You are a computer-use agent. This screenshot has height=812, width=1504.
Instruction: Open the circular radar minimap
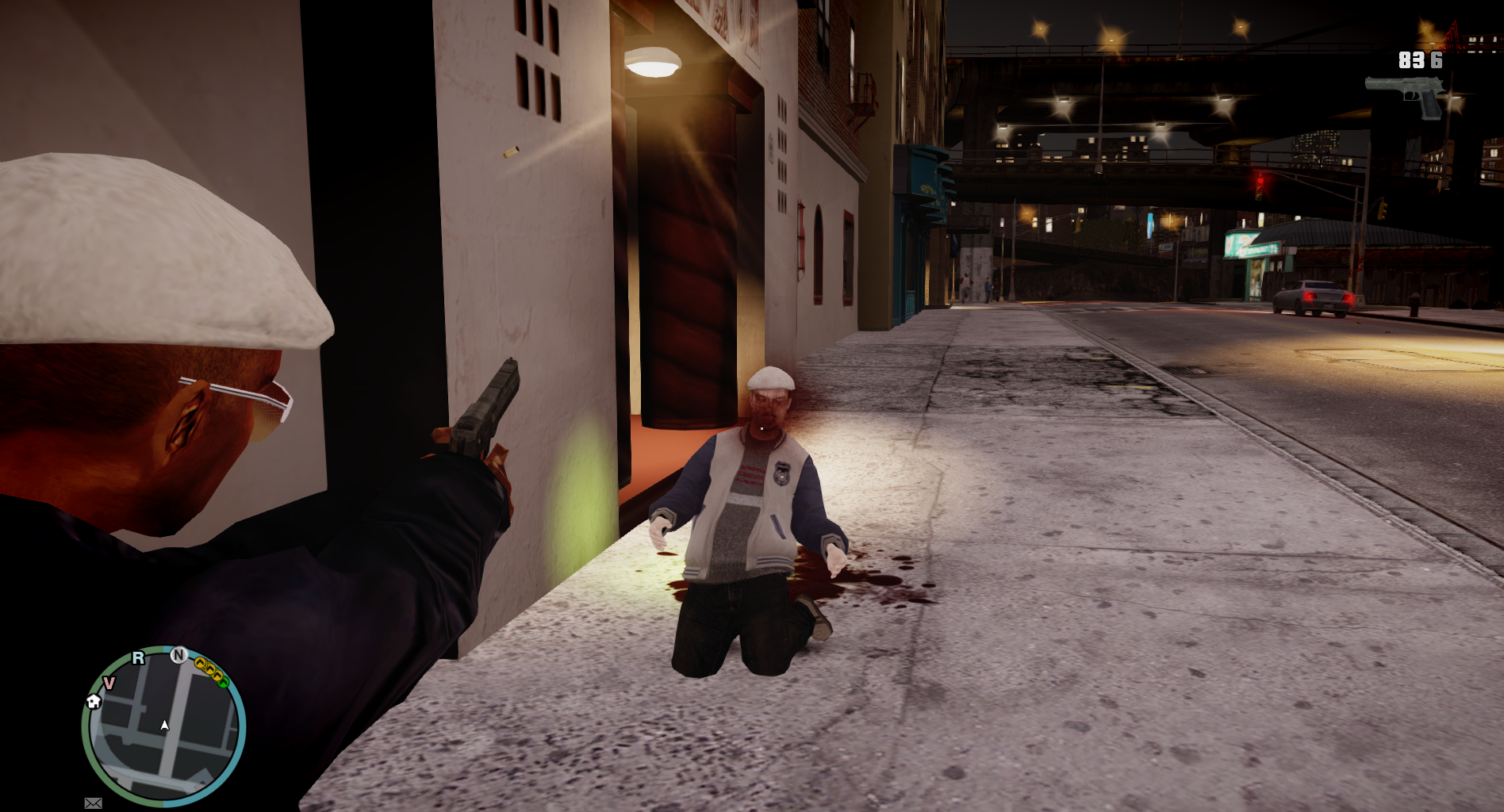[x=163, y=726]
